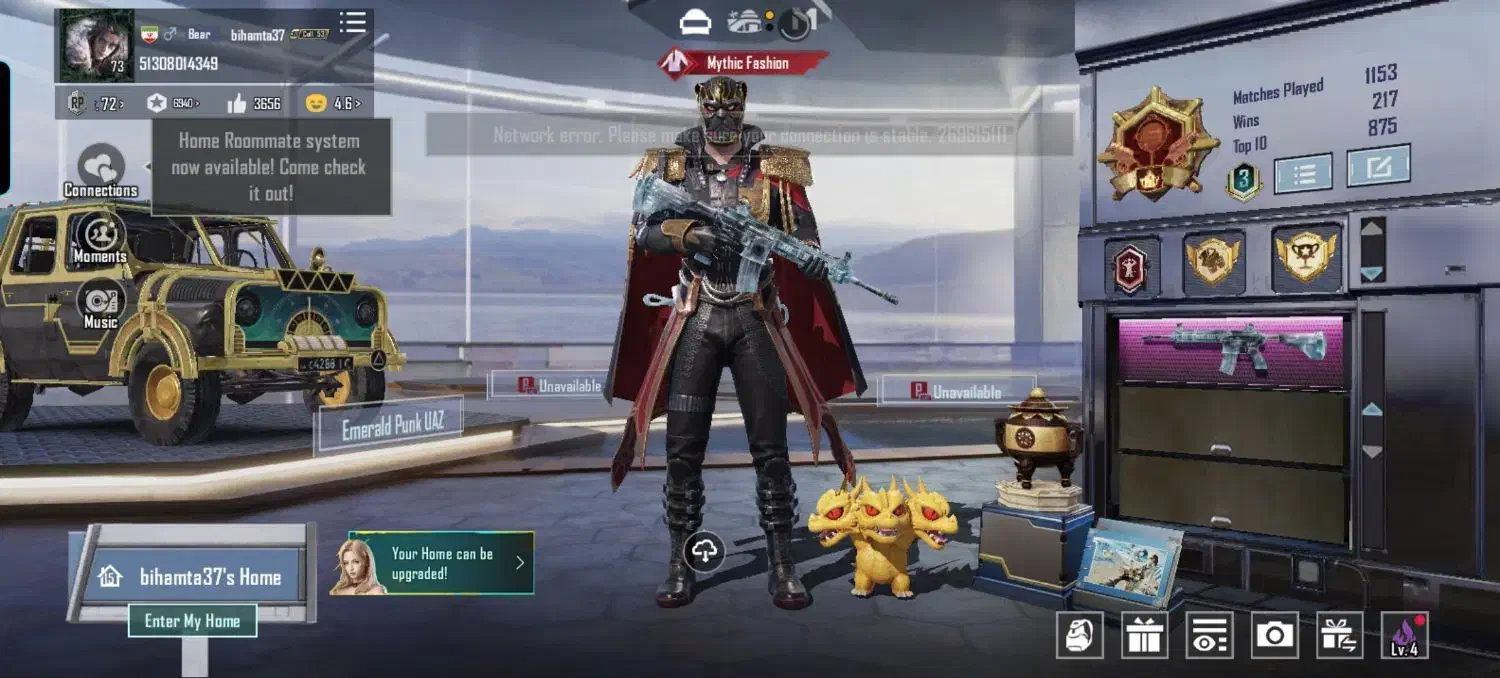Select the Emerald Punk UAZ label
The height and width of the screenshot is (678, 1500).
click(392, 427)
